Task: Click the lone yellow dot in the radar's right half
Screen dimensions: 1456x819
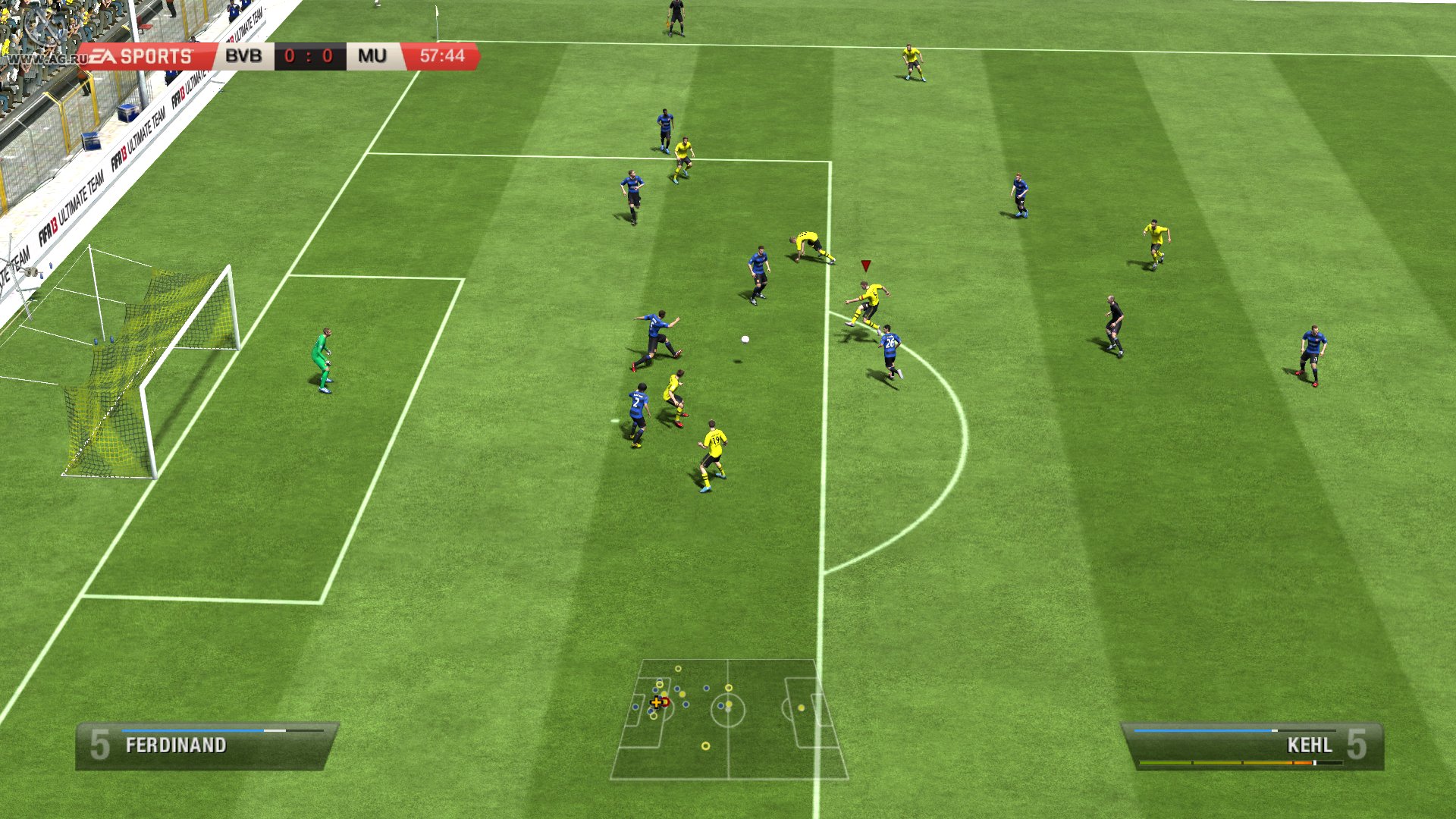Action: click(x=801, y=708)
